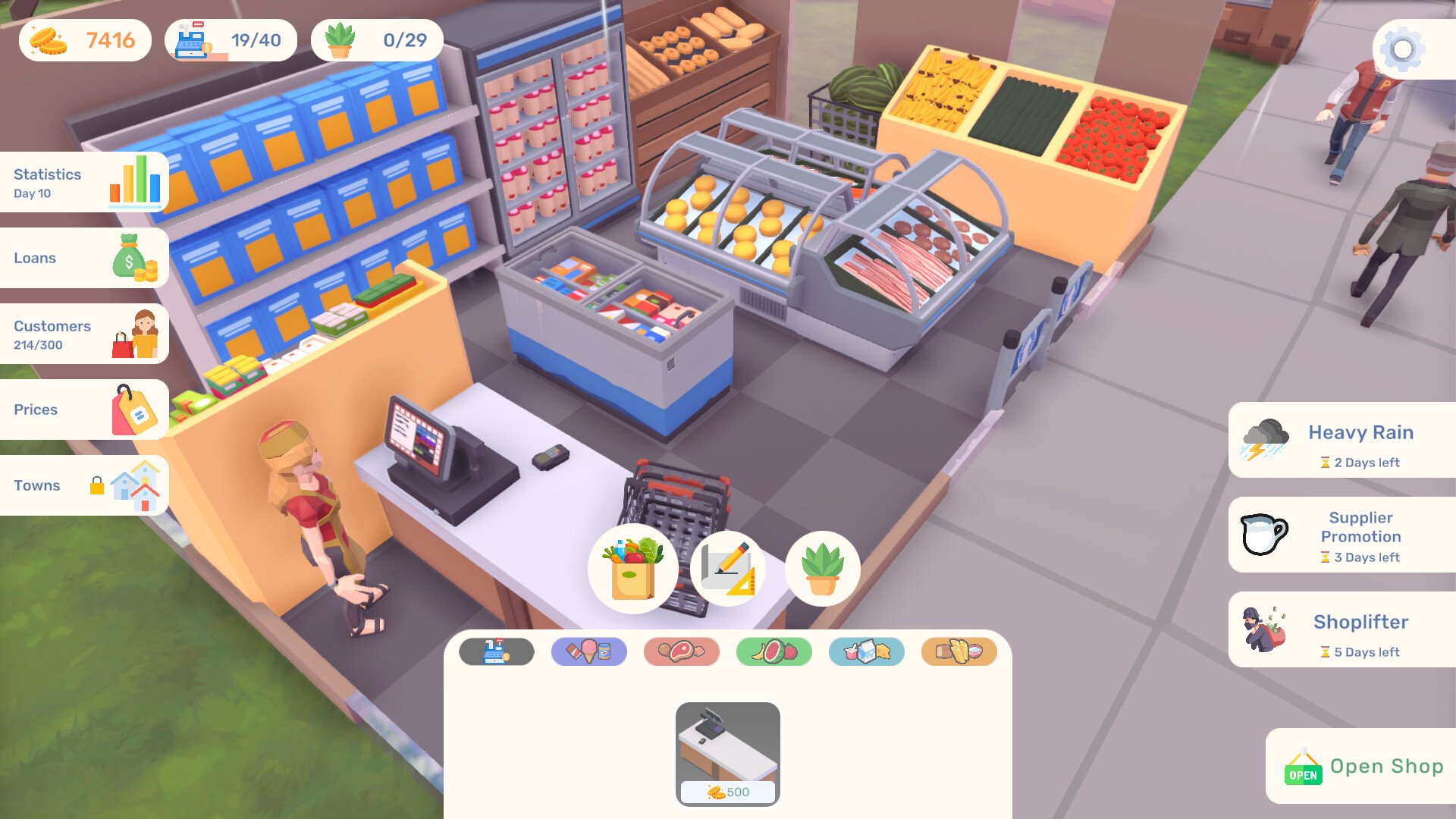Viewport: 1456px width, 819px height.
Task: Open the plant decoration menu
Action: click(x=822, y=569)
